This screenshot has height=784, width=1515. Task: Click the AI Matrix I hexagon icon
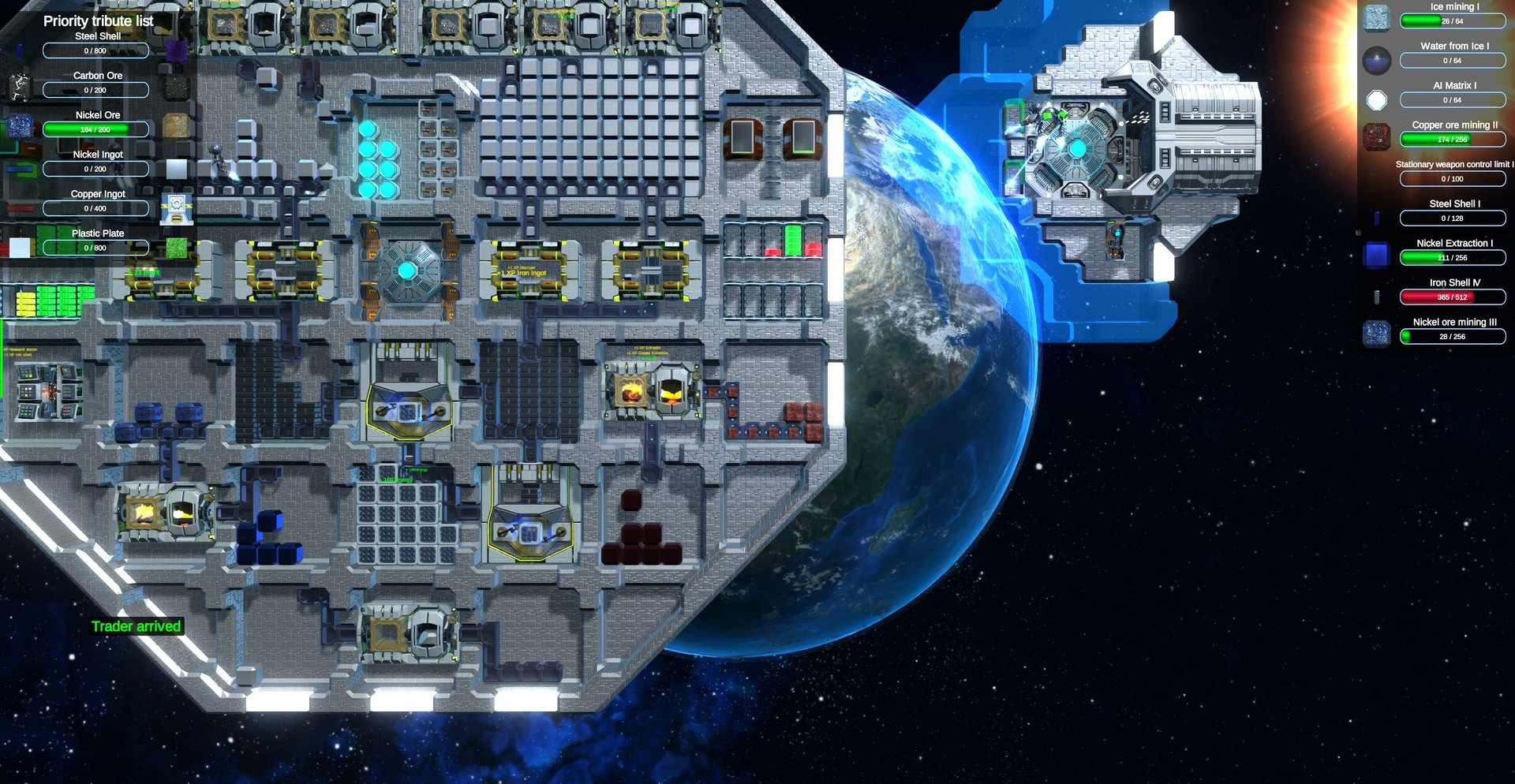(x=1377, y=100)
